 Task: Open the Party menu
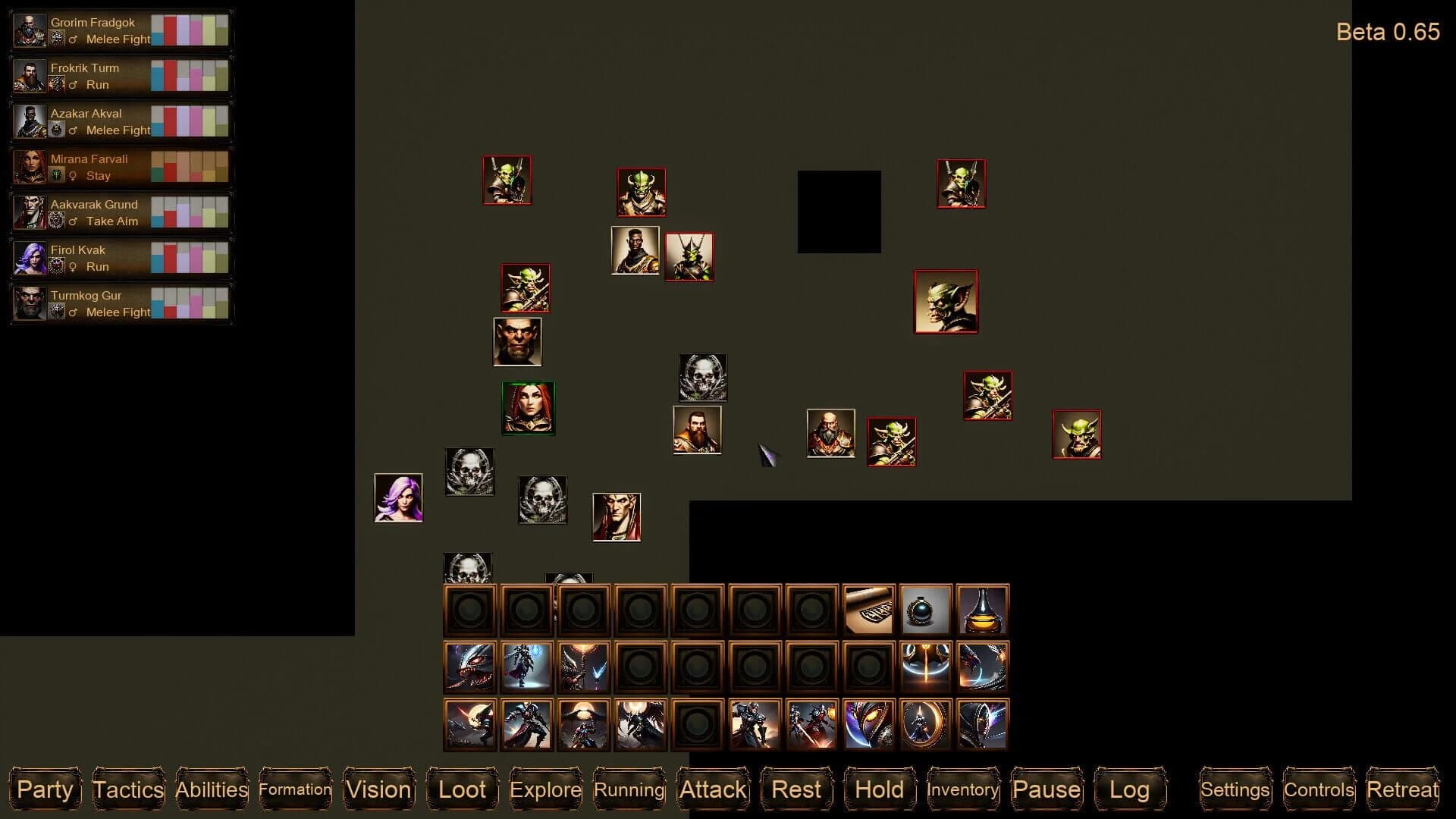click(45, 789)
